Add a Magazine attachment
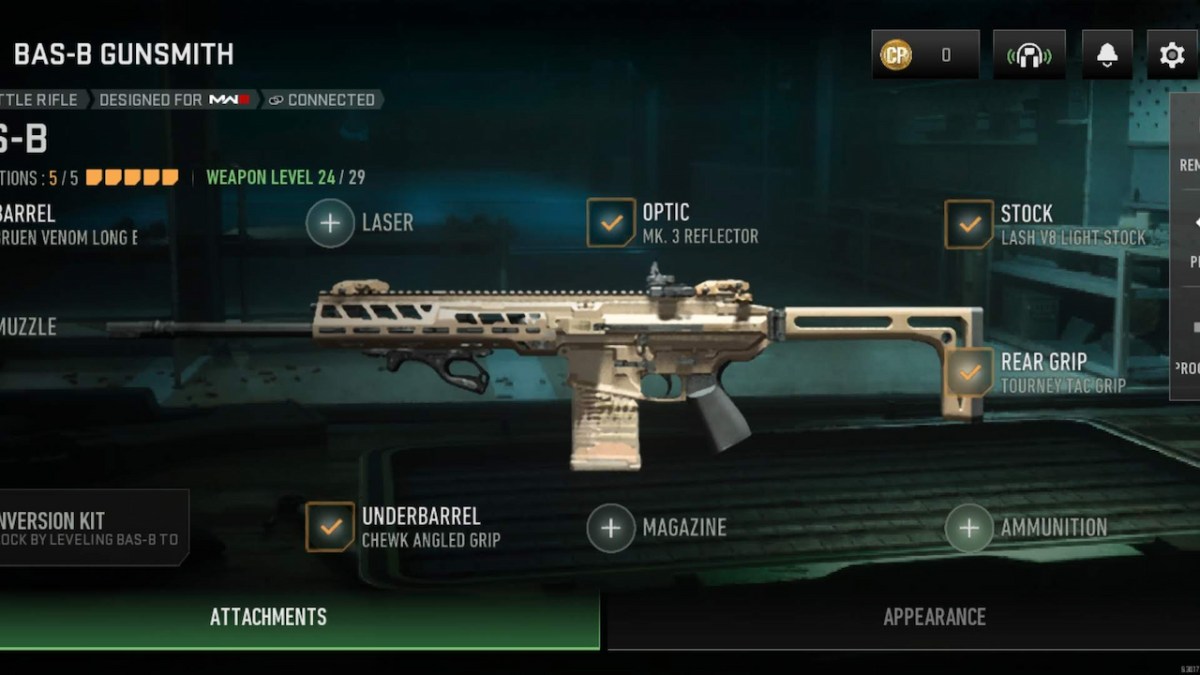Screen dimensions: 1200x675 pos(611,528)
